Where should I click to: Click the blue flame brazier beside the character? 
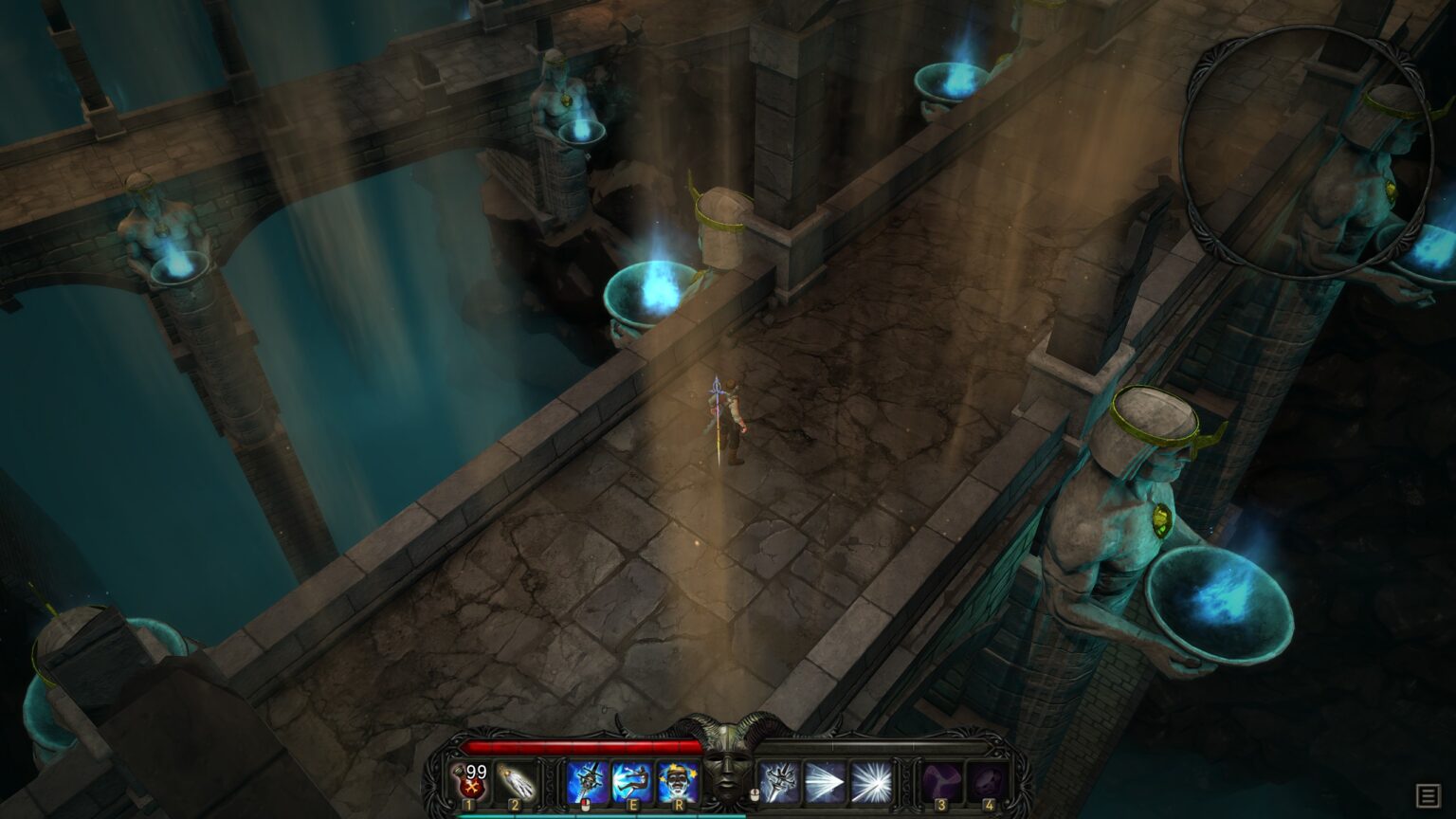[x=654, y=292]
